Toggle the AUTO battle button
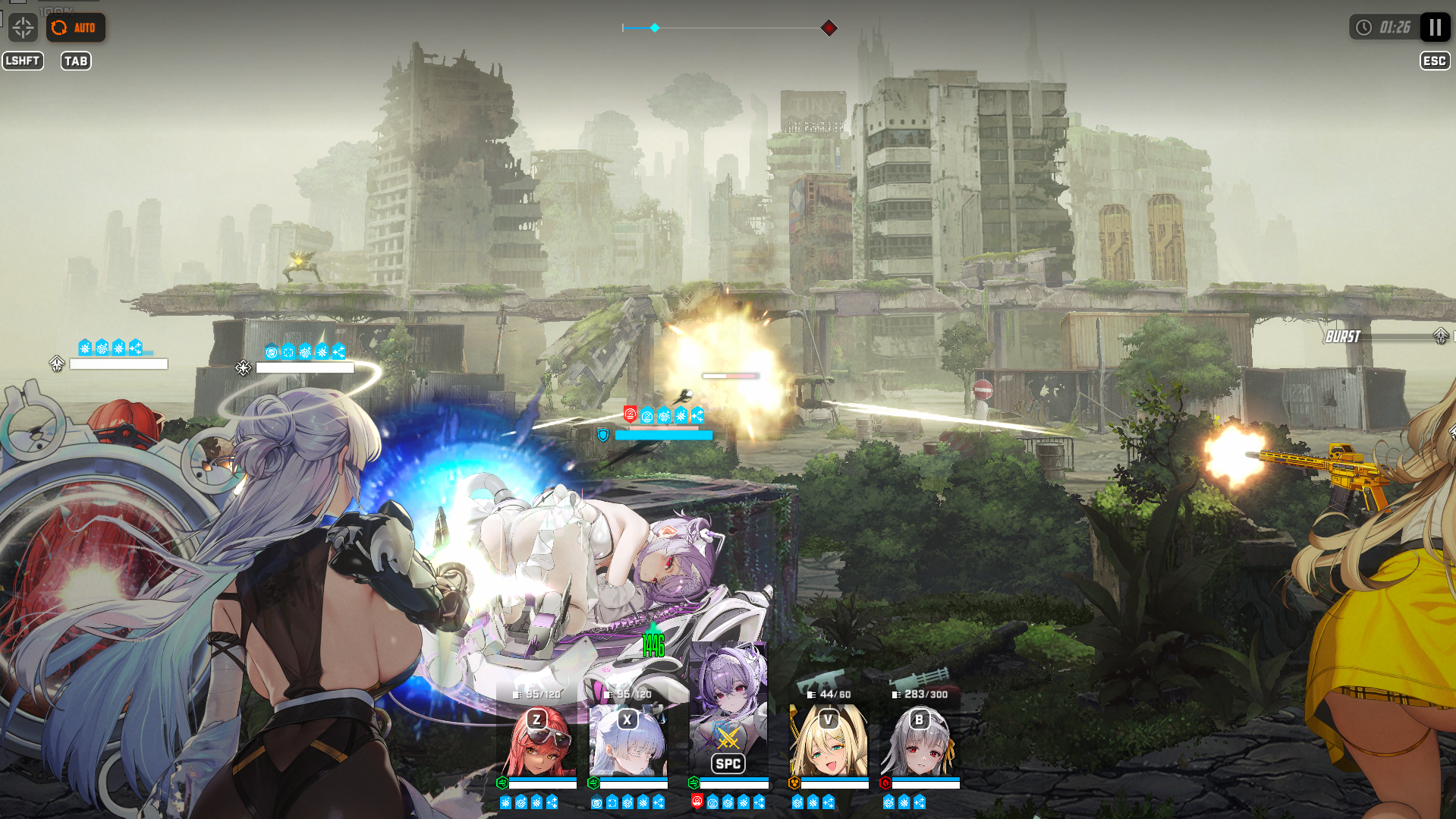 76,28
